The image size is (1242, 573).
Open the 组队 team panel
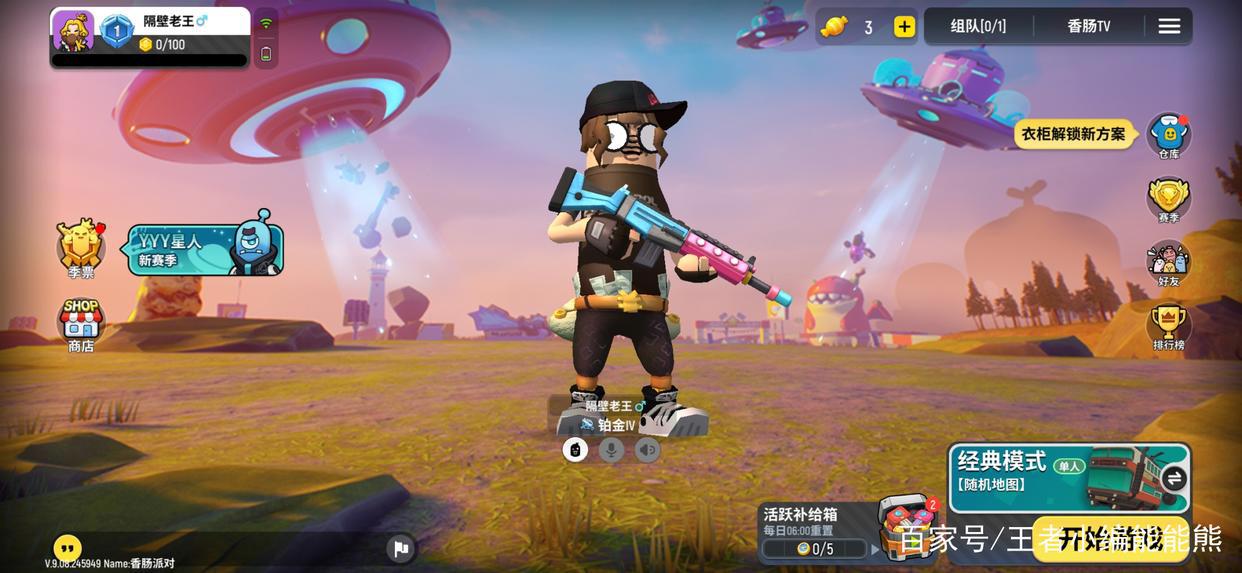978,27
